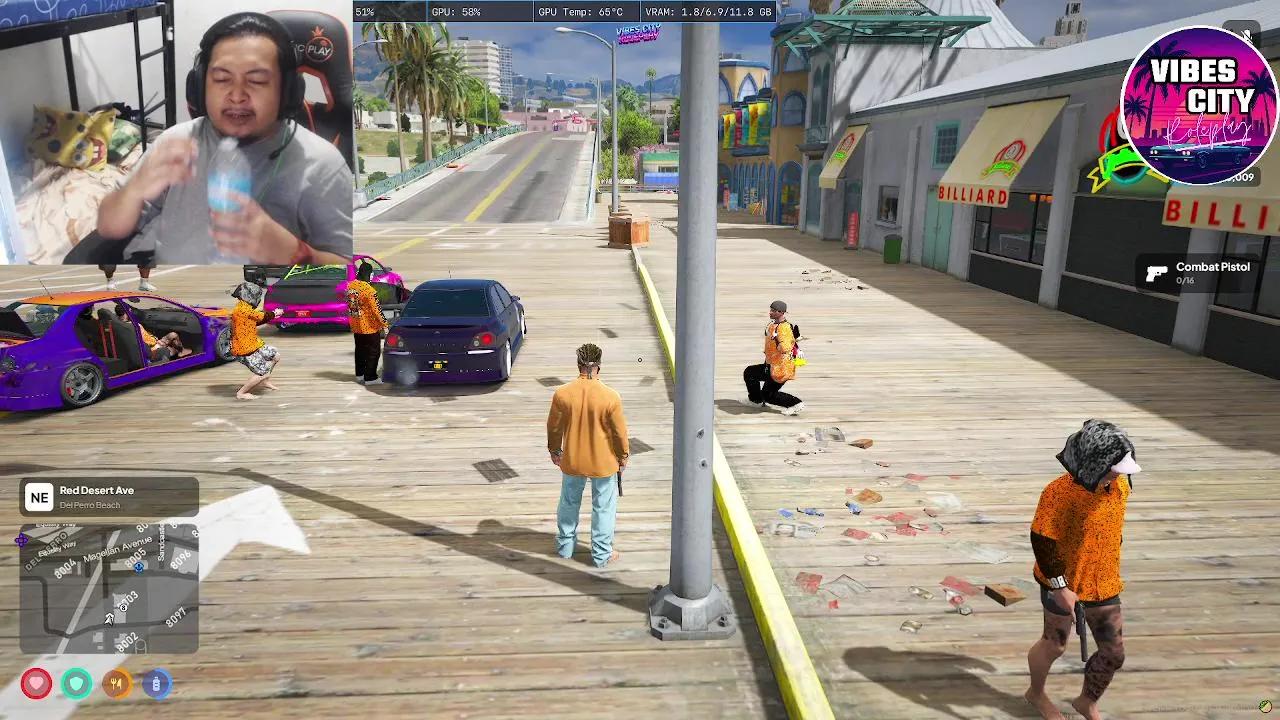Expand the Red Desert Ave street banner
This screenshot has width=1280, height=720.
coord(97,491)
